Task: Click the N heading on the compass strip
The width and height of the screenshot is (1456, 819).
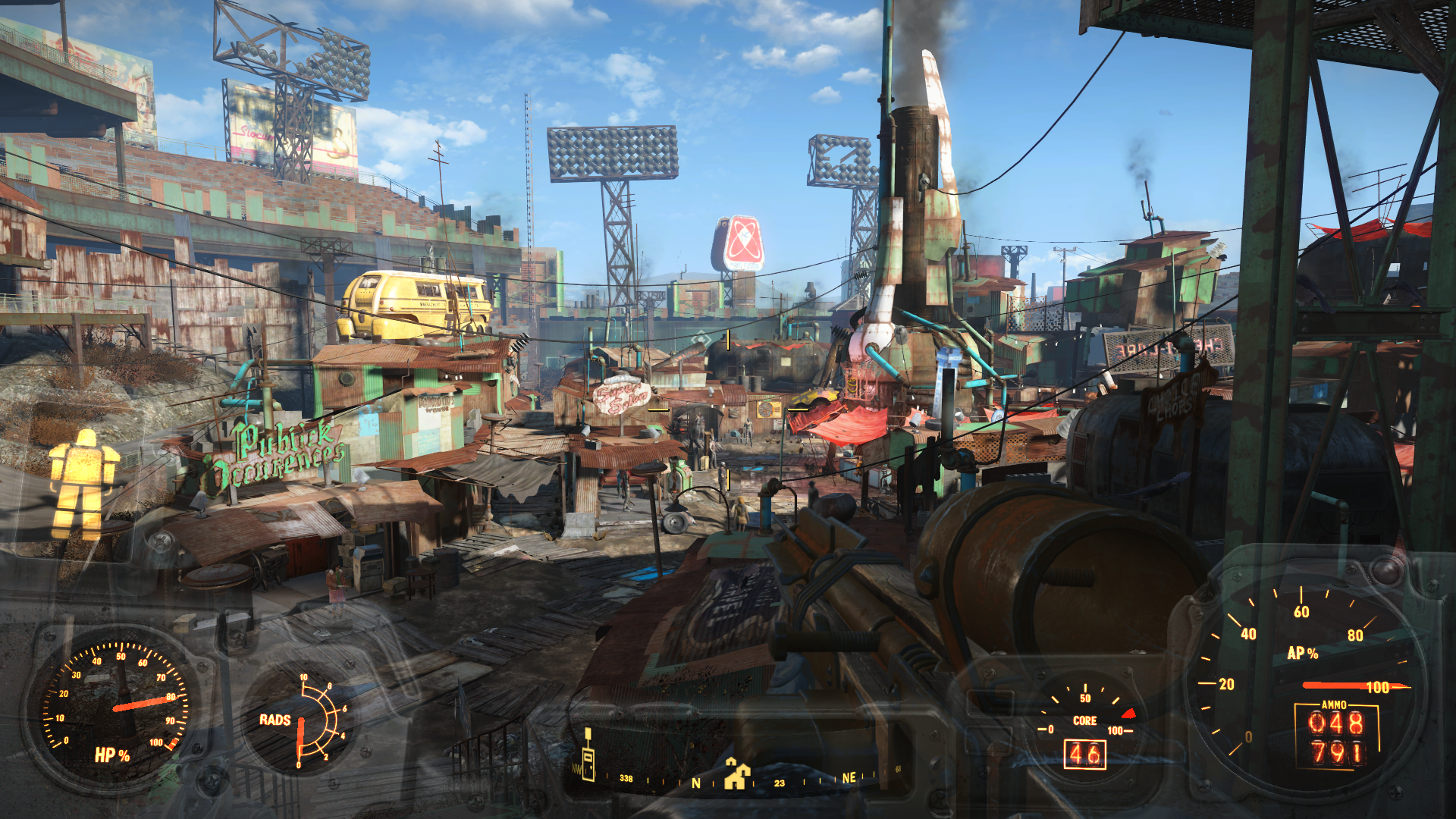Action: click(695, 783)
